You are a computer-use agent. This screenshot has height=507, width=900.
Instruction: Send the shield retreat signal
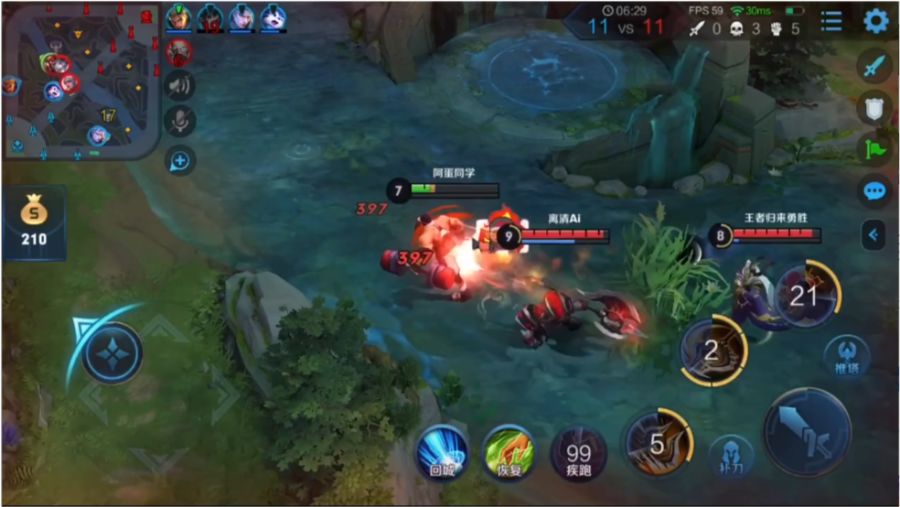point(875,108)
